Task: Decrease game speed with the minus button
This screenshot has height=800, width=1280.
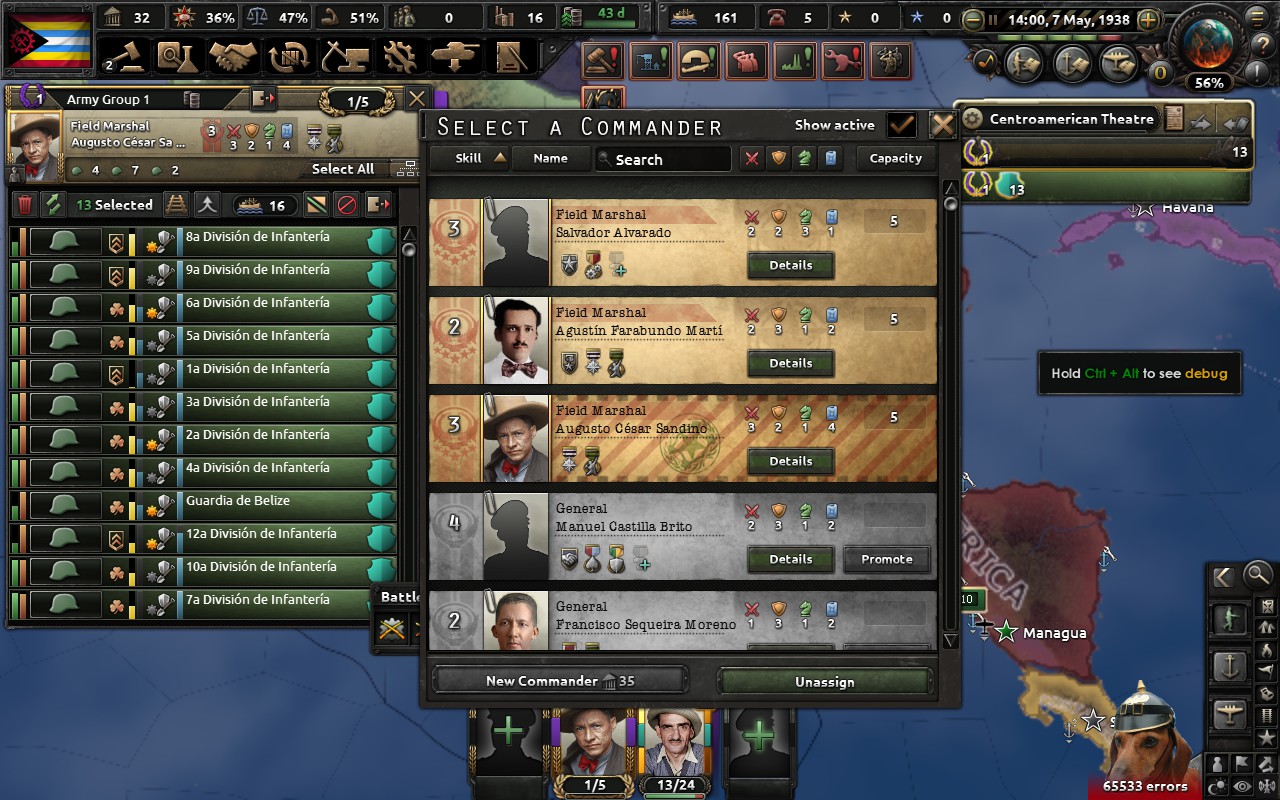Action: click(x=972, y=20)
